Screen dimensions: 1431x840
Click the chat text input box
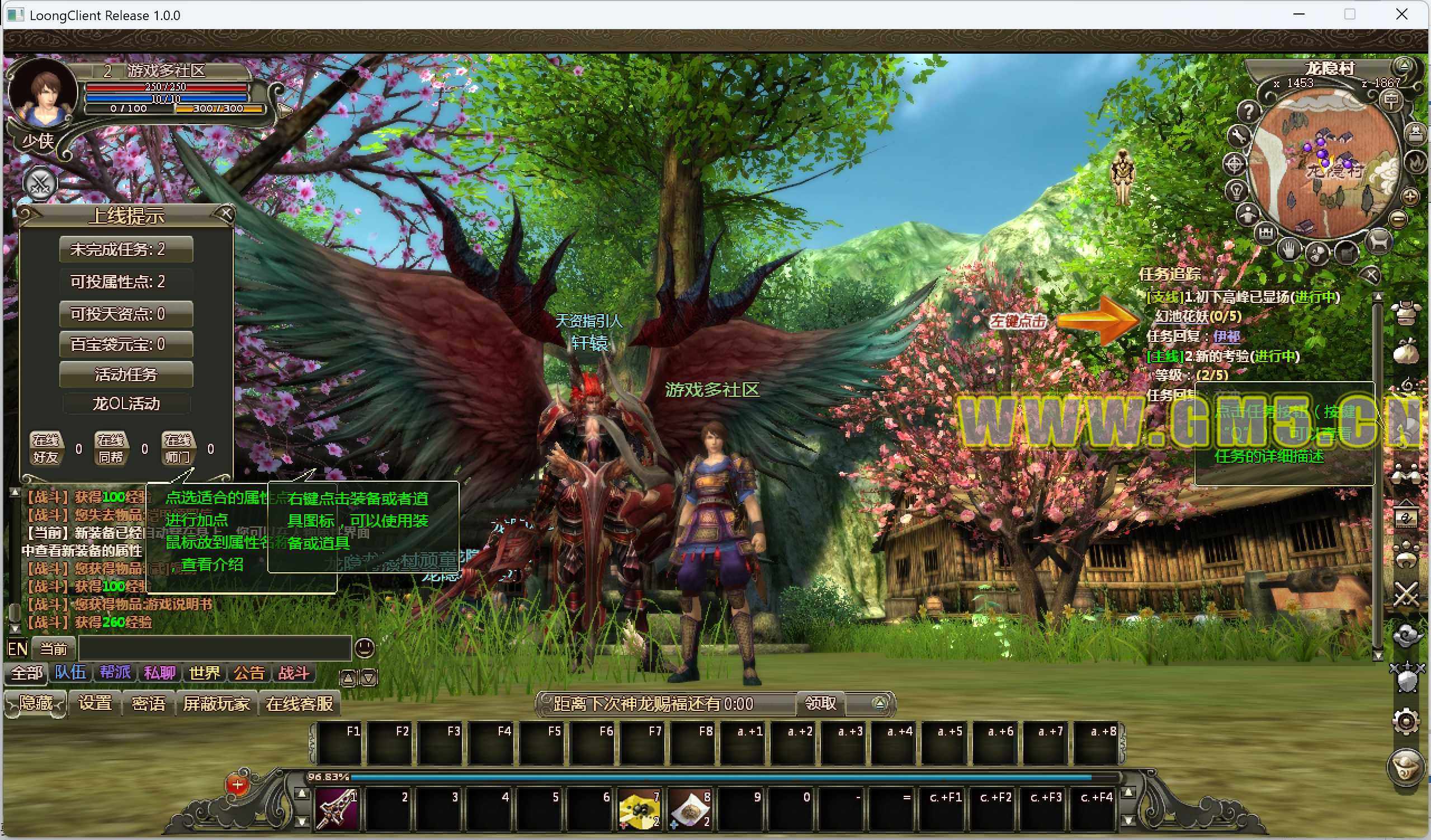[215, 648]
